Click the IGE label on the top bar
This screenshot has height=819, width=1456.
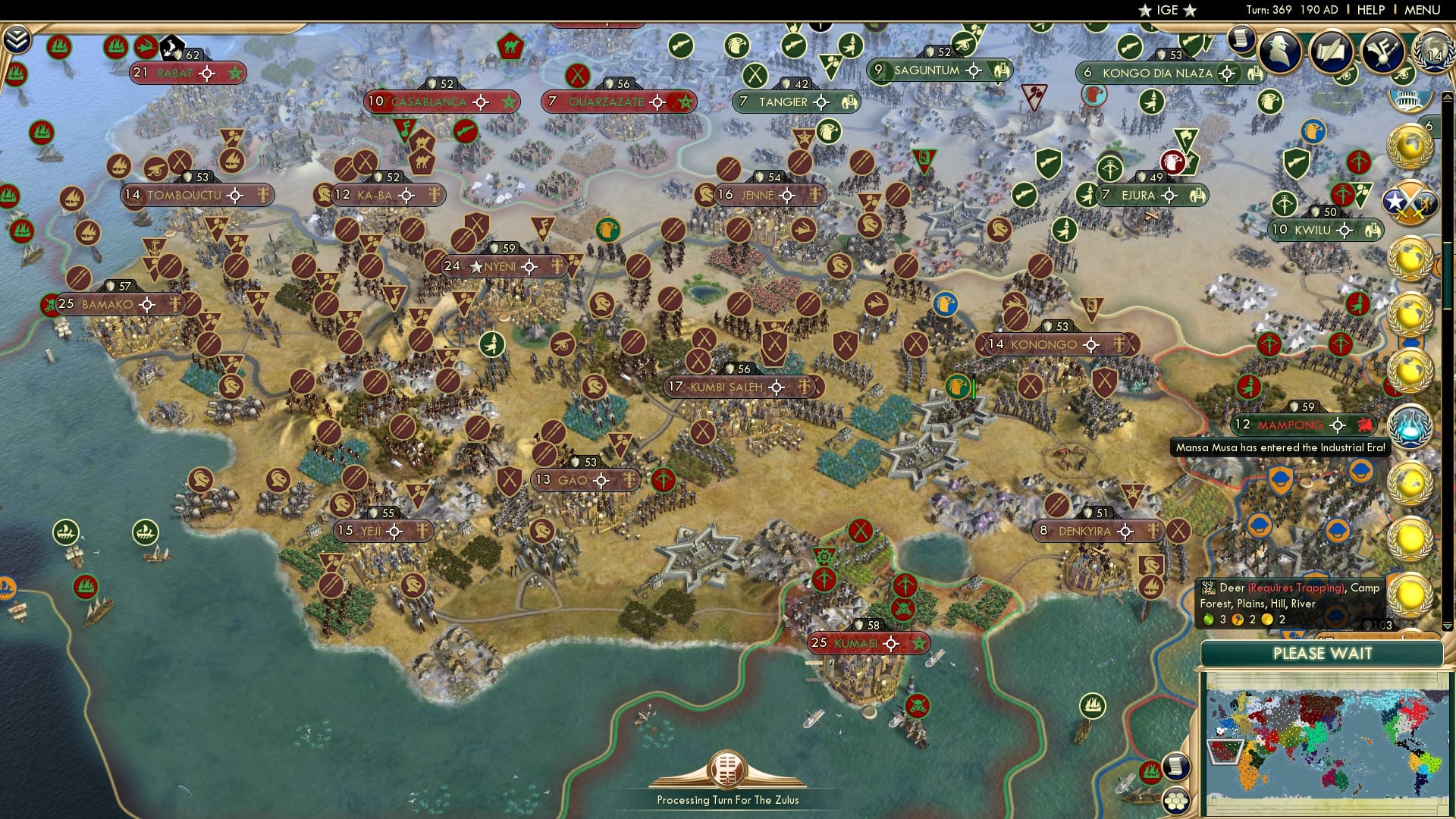point(1168,11)
